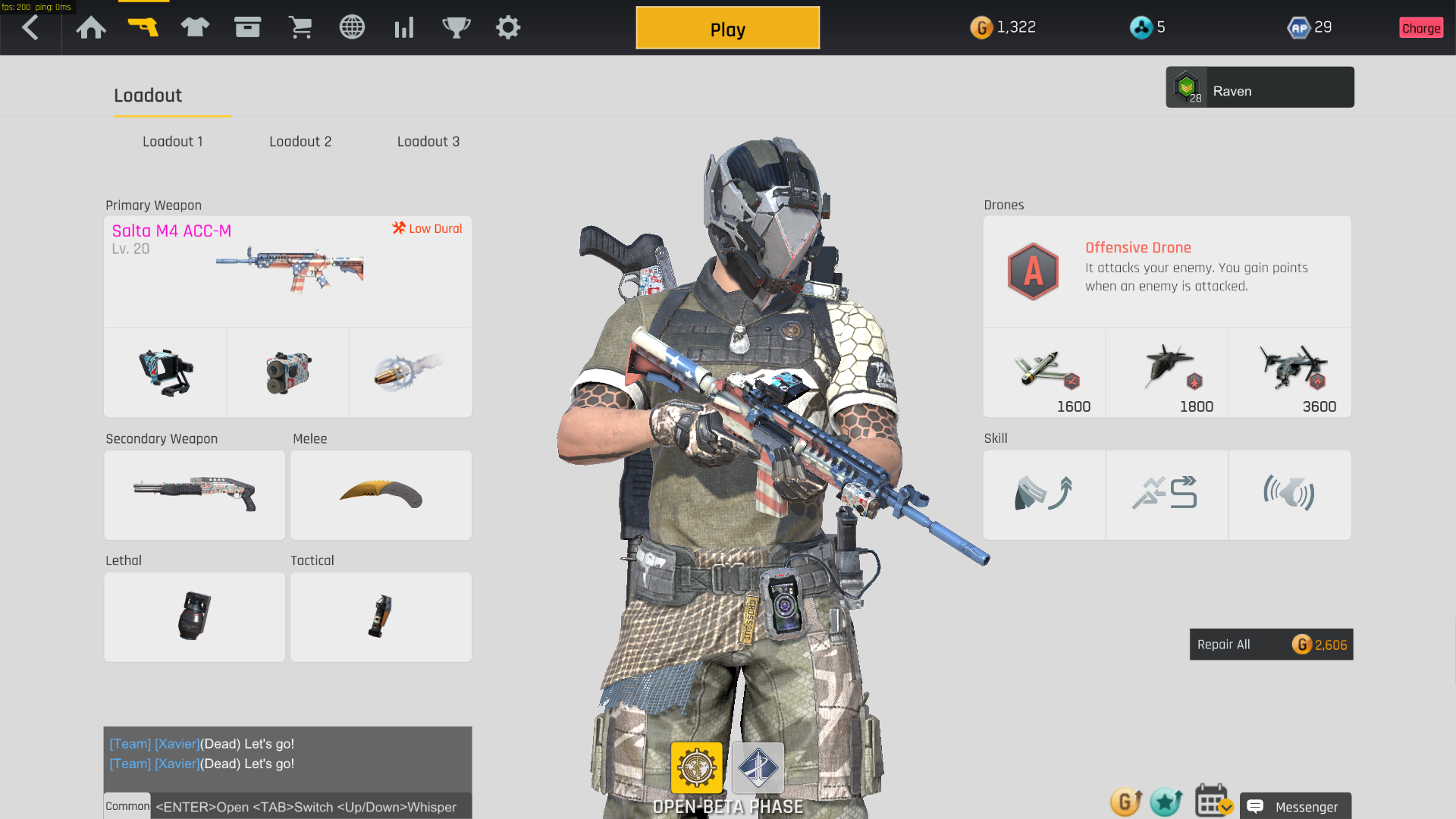The width and height of the screenshot is (1456, 819).
Task: Open the Tactical grenade slot
Action: click(x=381, y=617)
